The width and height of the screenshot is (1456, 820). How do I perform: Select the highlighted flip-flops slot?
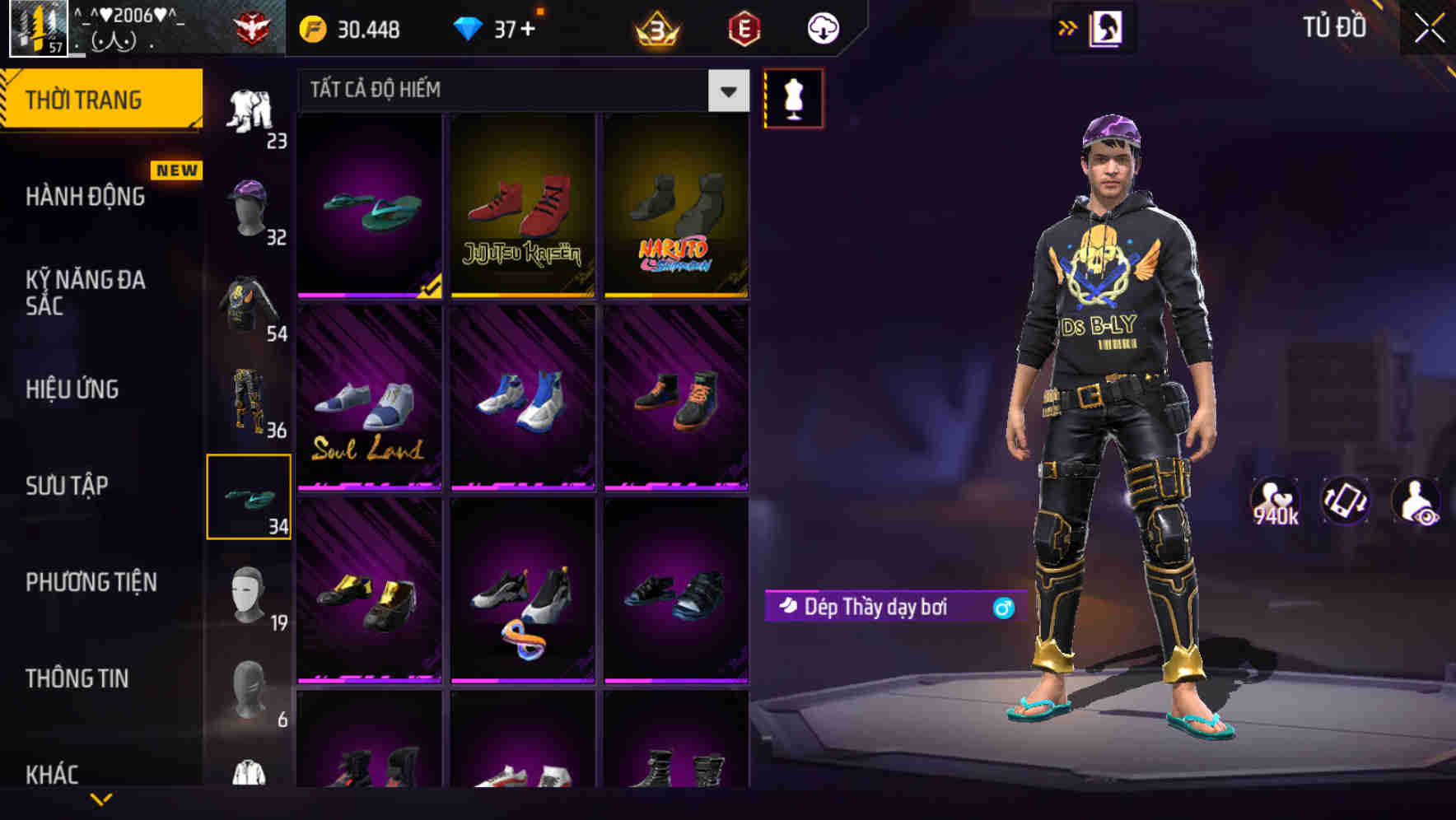click(x=249, y=495)
